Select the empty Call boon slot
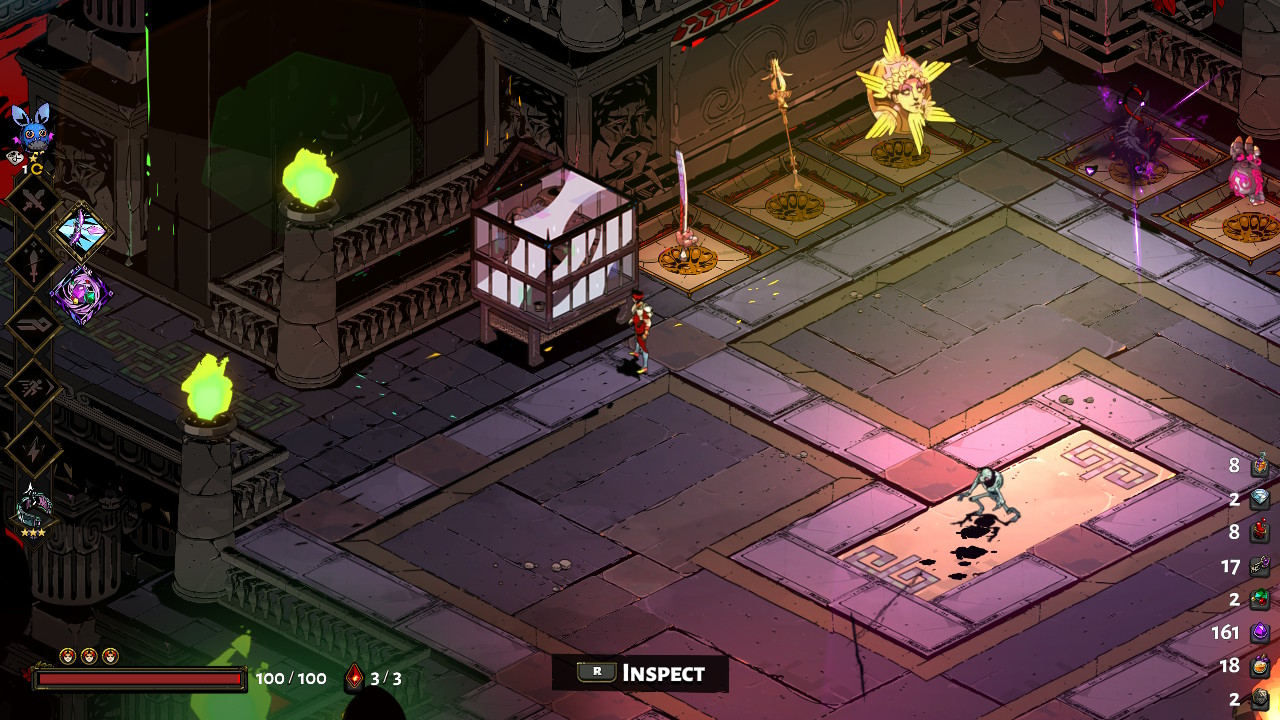Image resolution: width=1280 pixels, height=720 pixels. point(34,448)
